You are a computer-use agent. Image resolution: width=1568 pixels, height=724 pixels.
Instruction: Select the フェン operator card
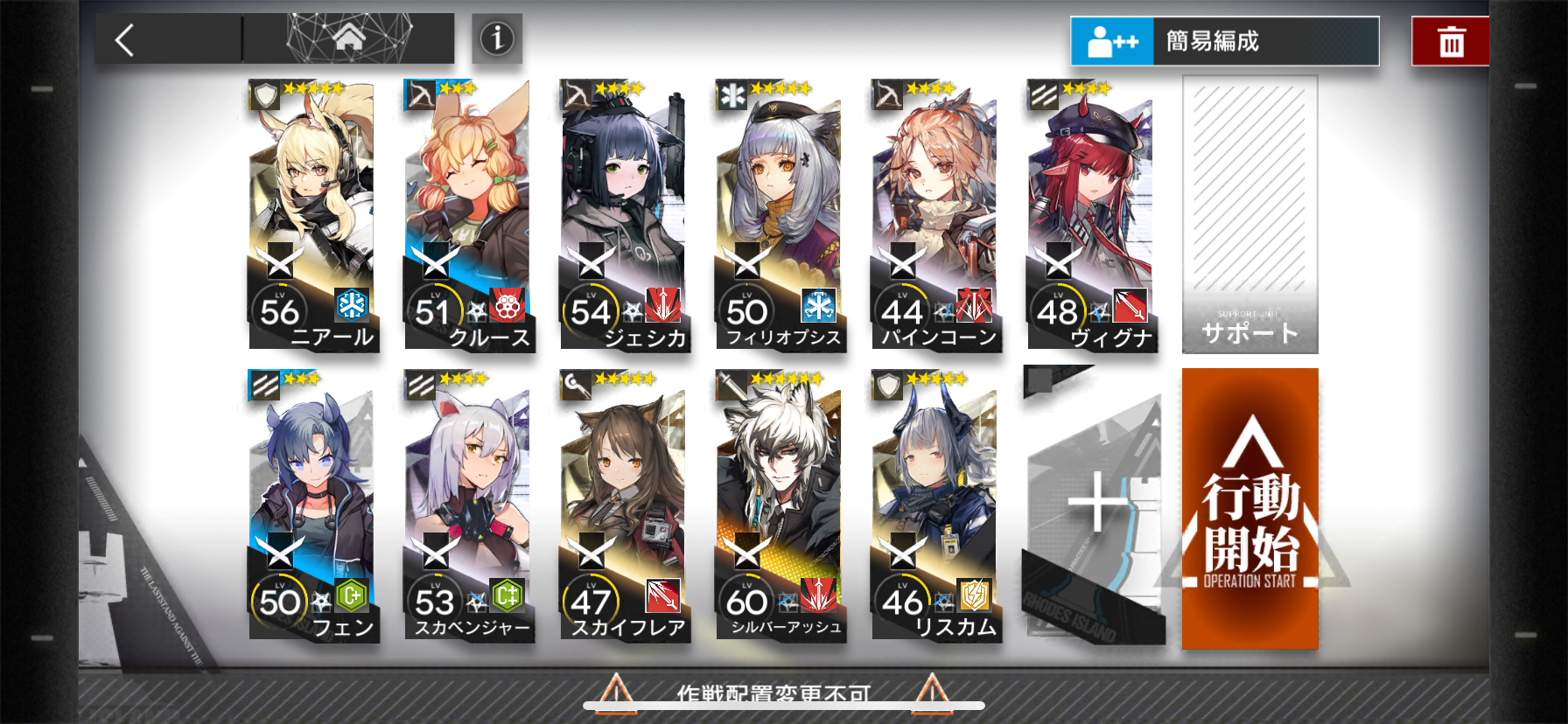click(313, 505)
